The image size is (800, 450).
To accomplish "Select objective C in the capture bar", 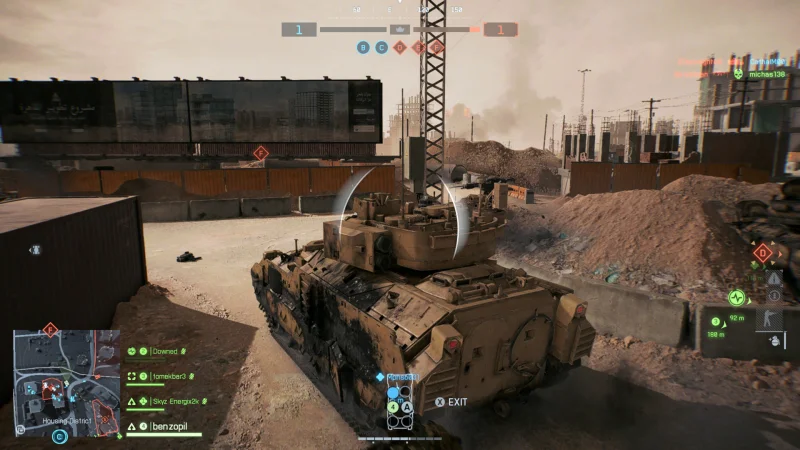I will [381, 47].
